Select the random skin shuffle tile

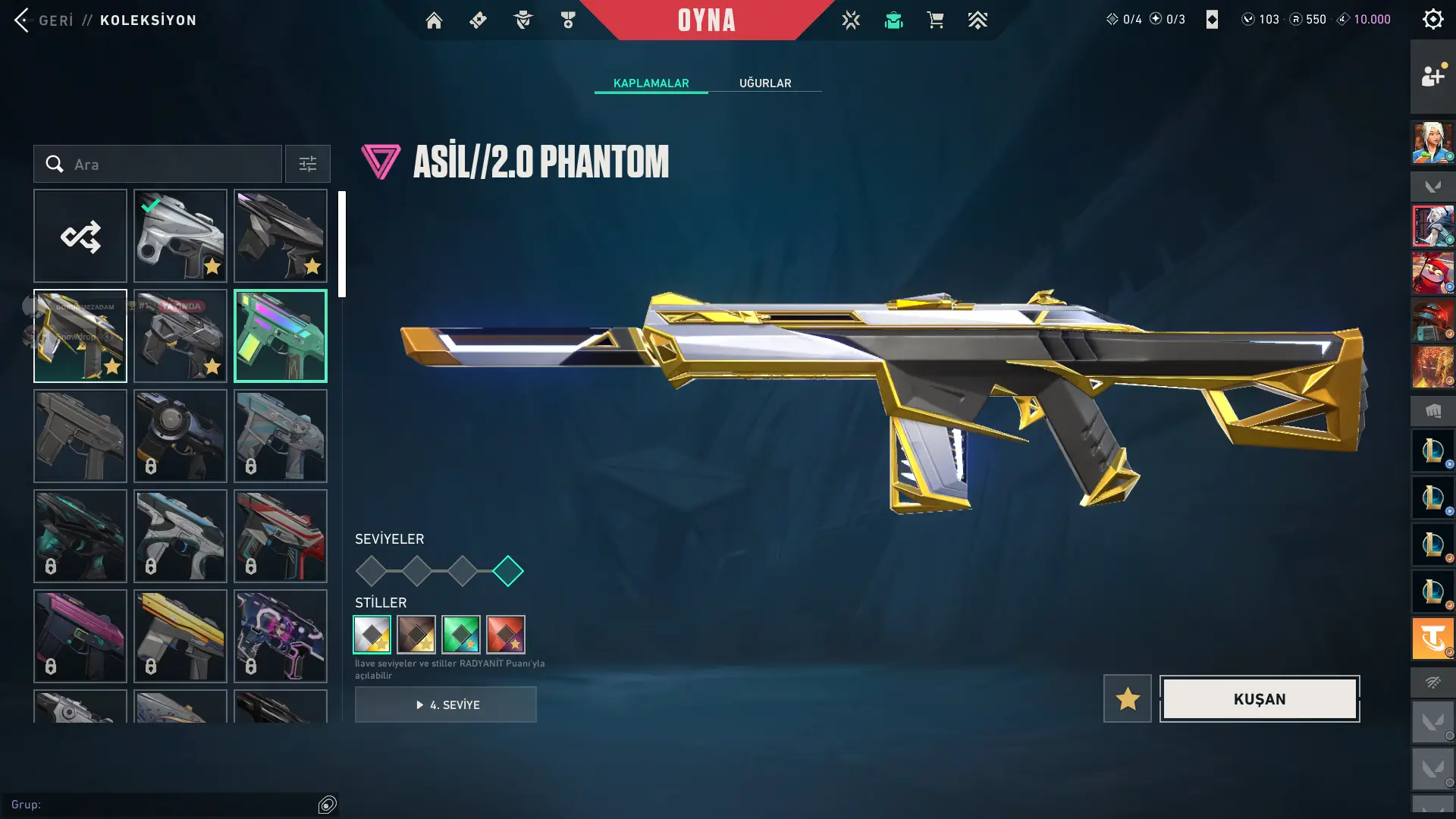tap(80, 236)
